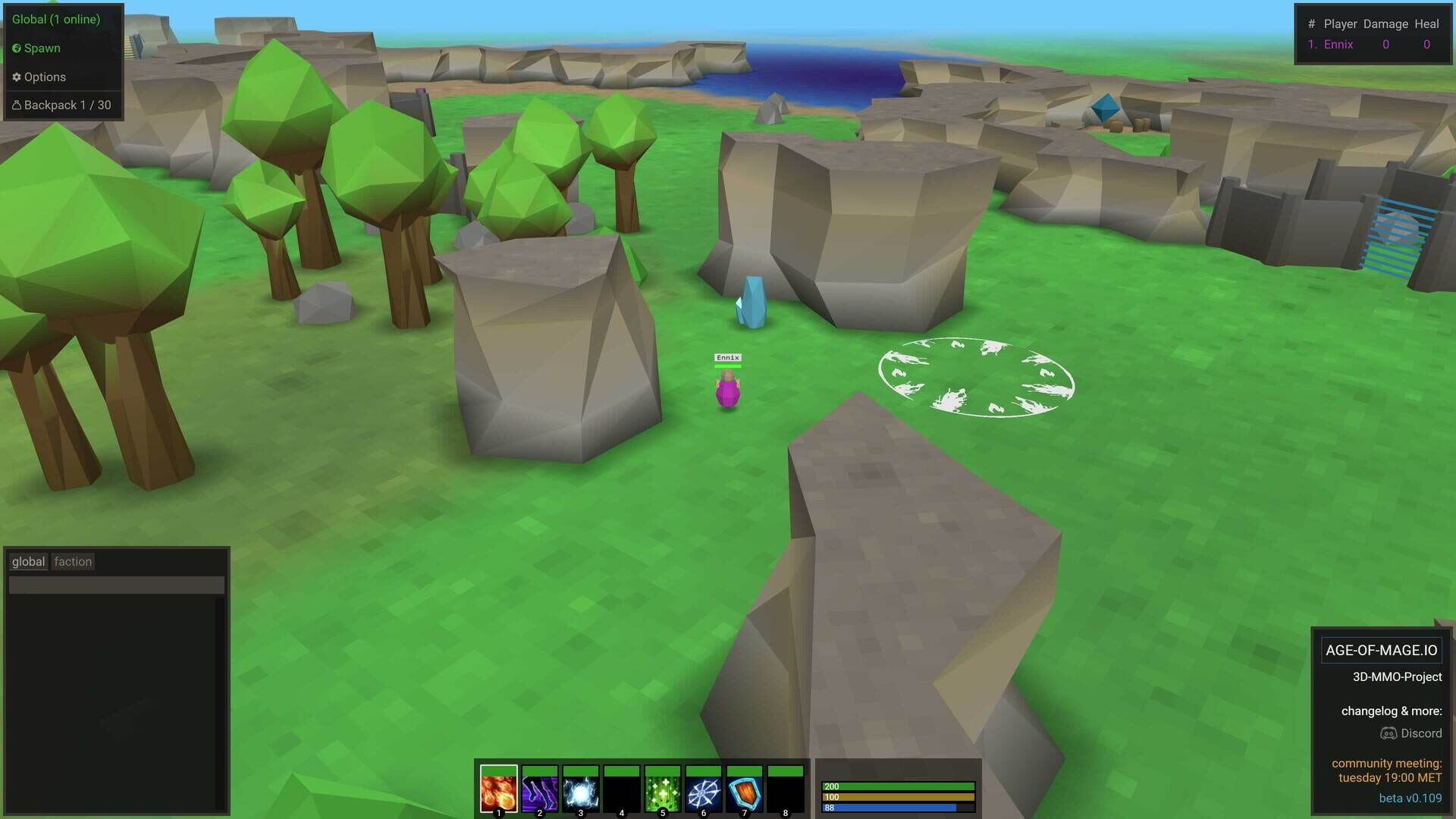The height and width of the screenshot is (819, 1456).
Task: Open the Discord link
Action: pyautogui.click(x=1410, y=733)
